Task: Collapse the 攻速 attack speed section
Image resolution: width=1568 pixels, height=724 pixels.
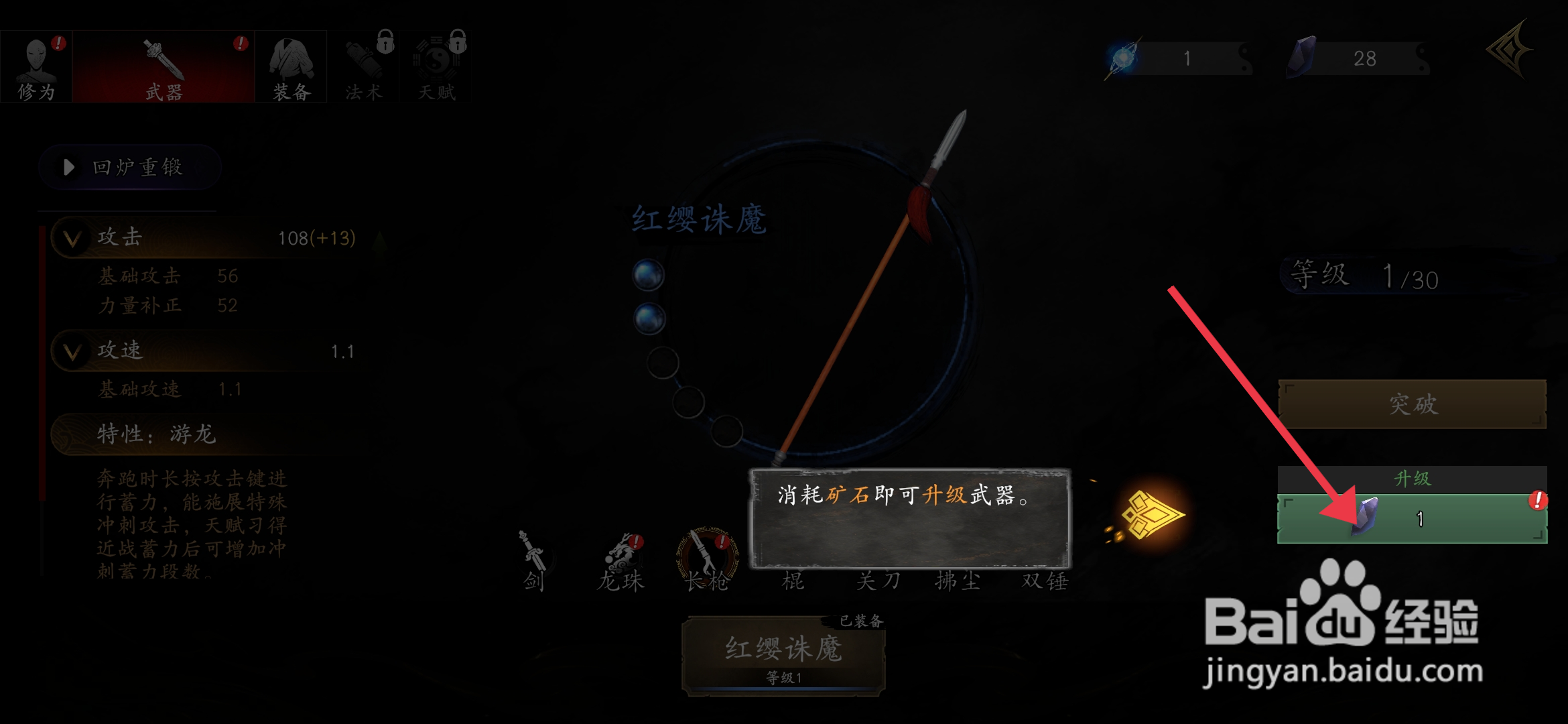Action: [x=72, y=351]
